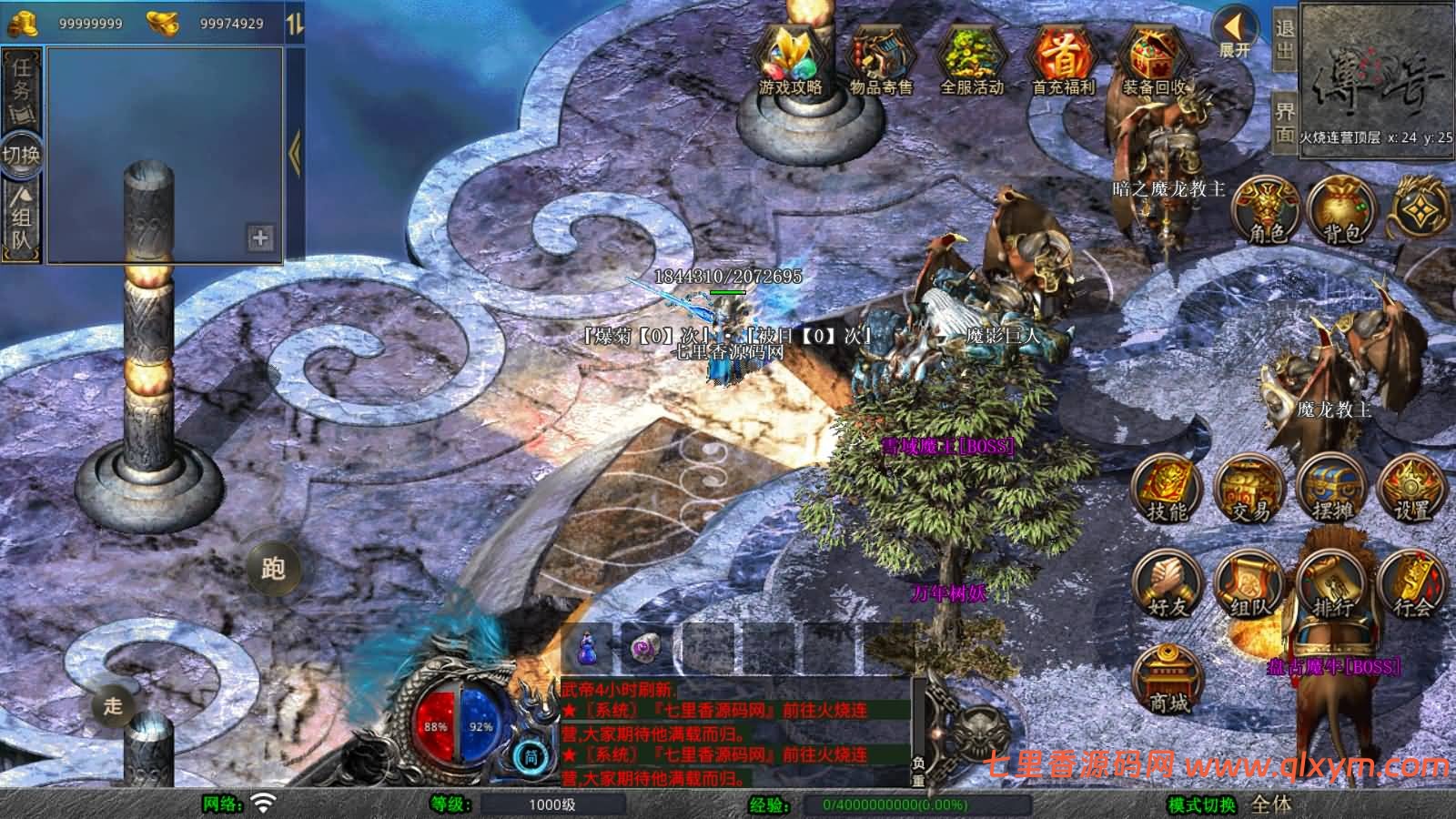This screenshot has height=819, width=1456.
Task: Open the 商城 shop
Action: pyautogui.click(x=1168, y=679)
